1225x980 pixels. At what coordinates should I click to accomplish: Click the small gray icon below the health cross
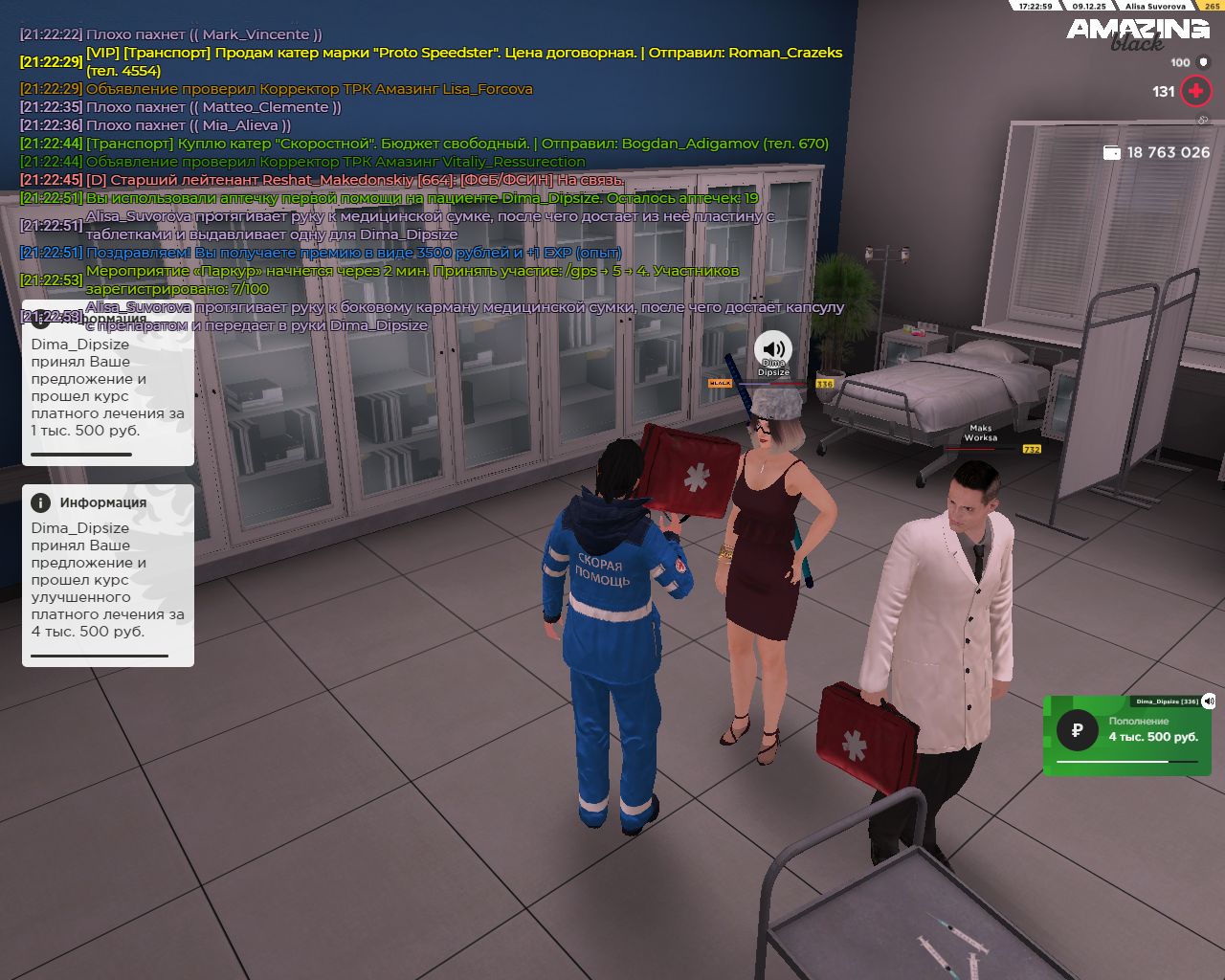click(1203, 121)
